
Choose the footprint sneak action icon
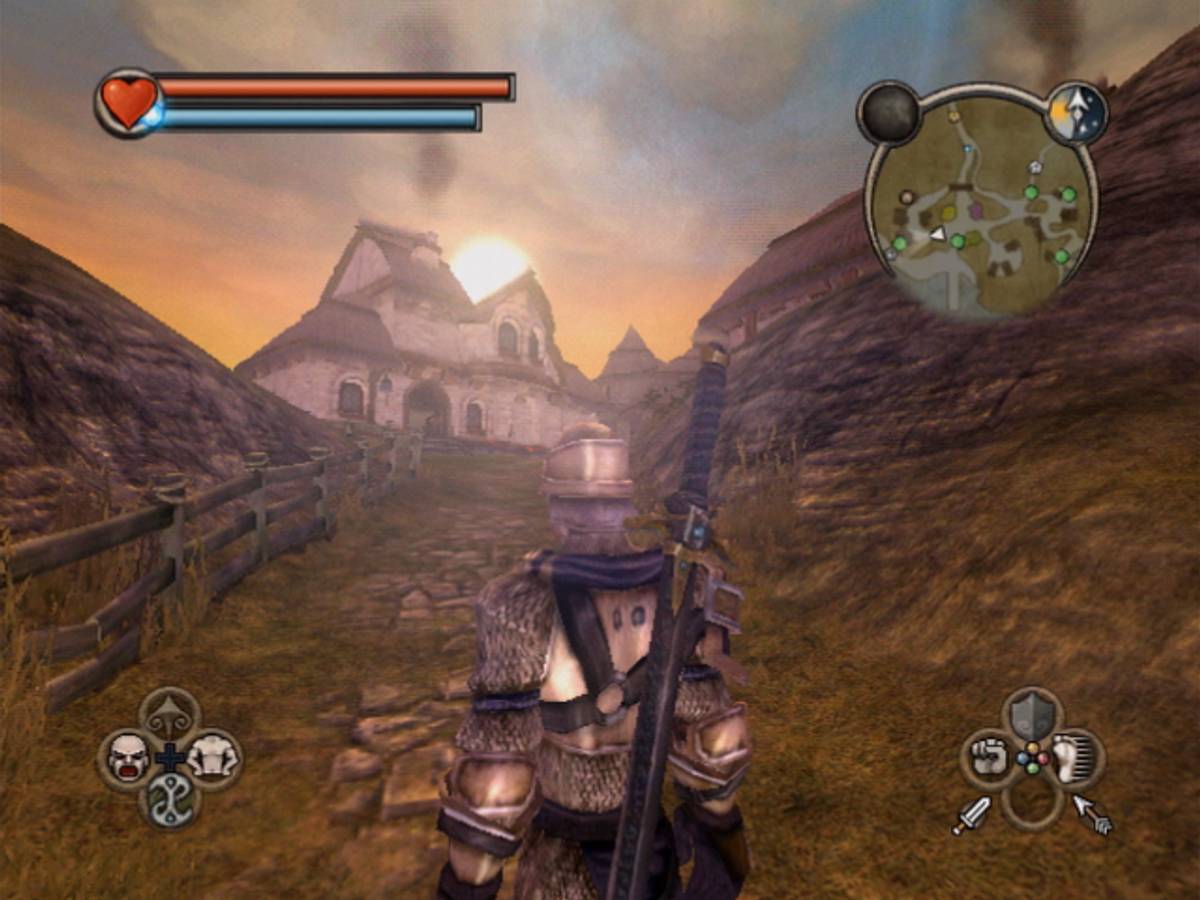(x=1075, y=759)
